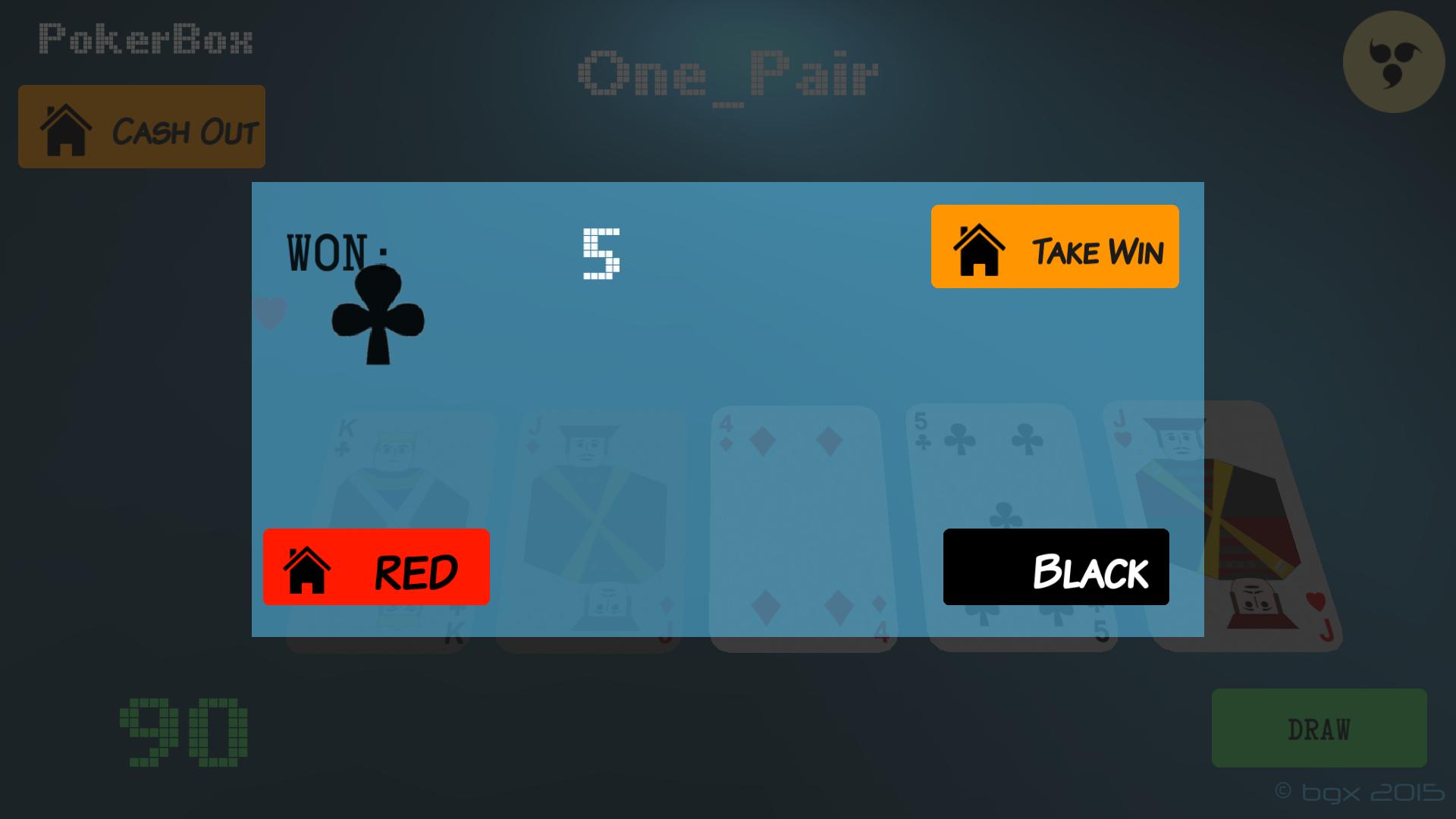Click the small heart symbol on the panel's left edge
This screenshot has width=1456, height=819.
(269, 311)
